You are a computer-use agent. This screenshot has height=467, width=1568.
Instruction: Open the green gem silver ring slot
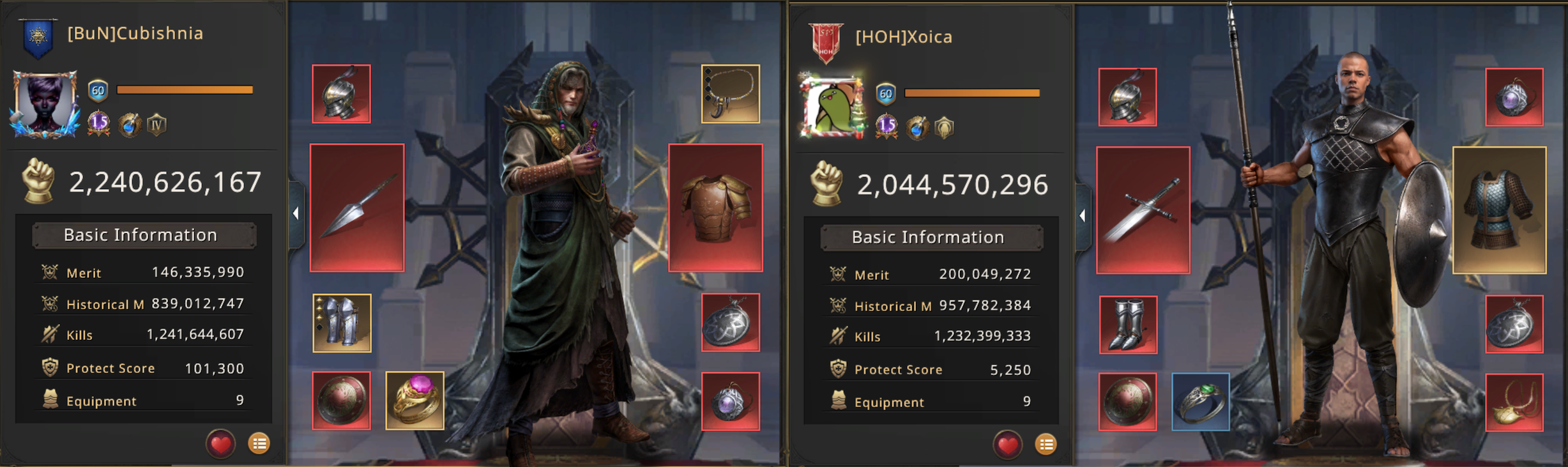[1200, 402]
